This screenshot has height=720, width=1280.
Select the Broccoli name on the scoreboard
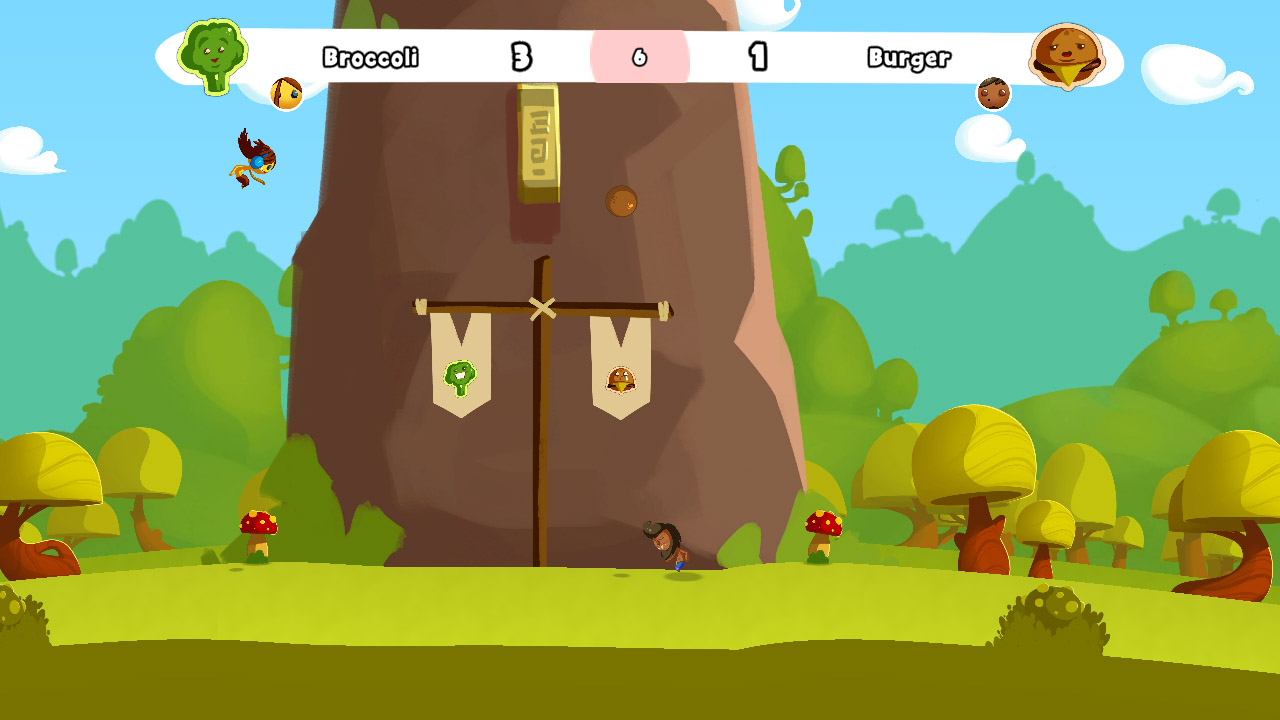[370, 58]
